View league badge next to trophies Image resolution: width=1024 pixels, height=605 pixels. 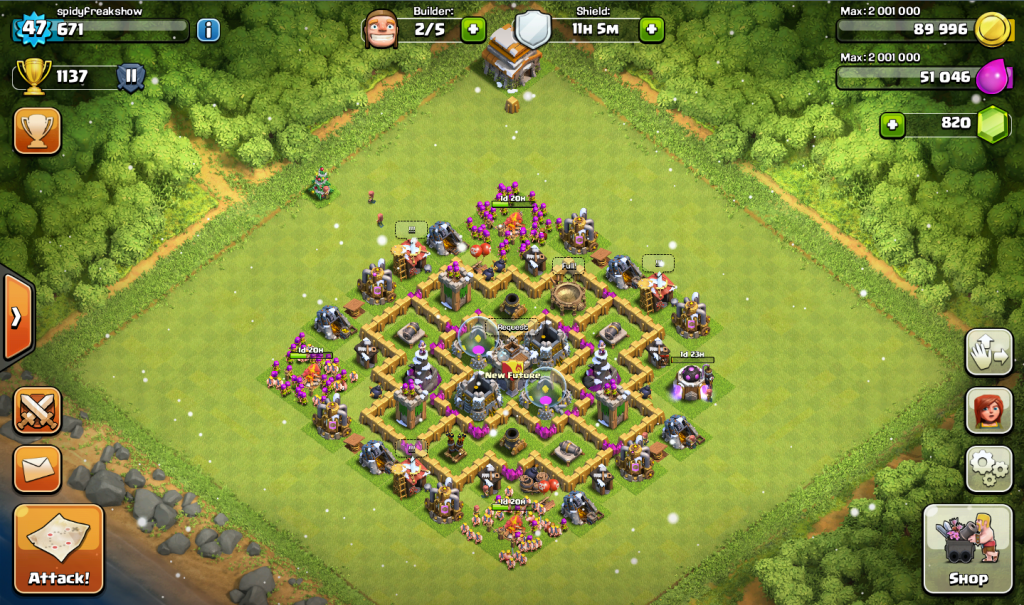(131, 77)
